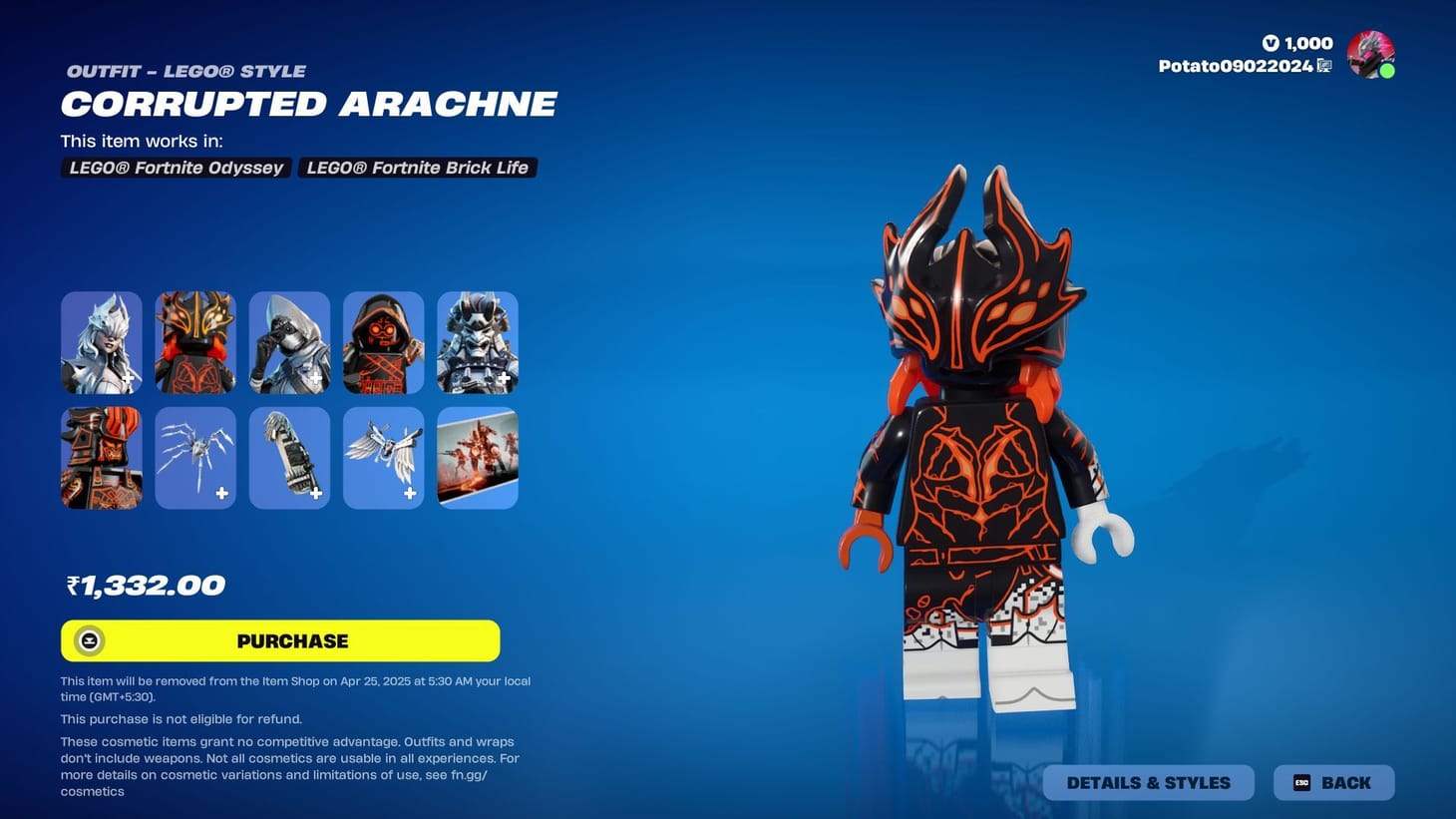Toggle the plus badge on the hooded silver outfit
The width and height of the screenshot is (1456, 819).
pyautogui.click(x=315, y=379)
